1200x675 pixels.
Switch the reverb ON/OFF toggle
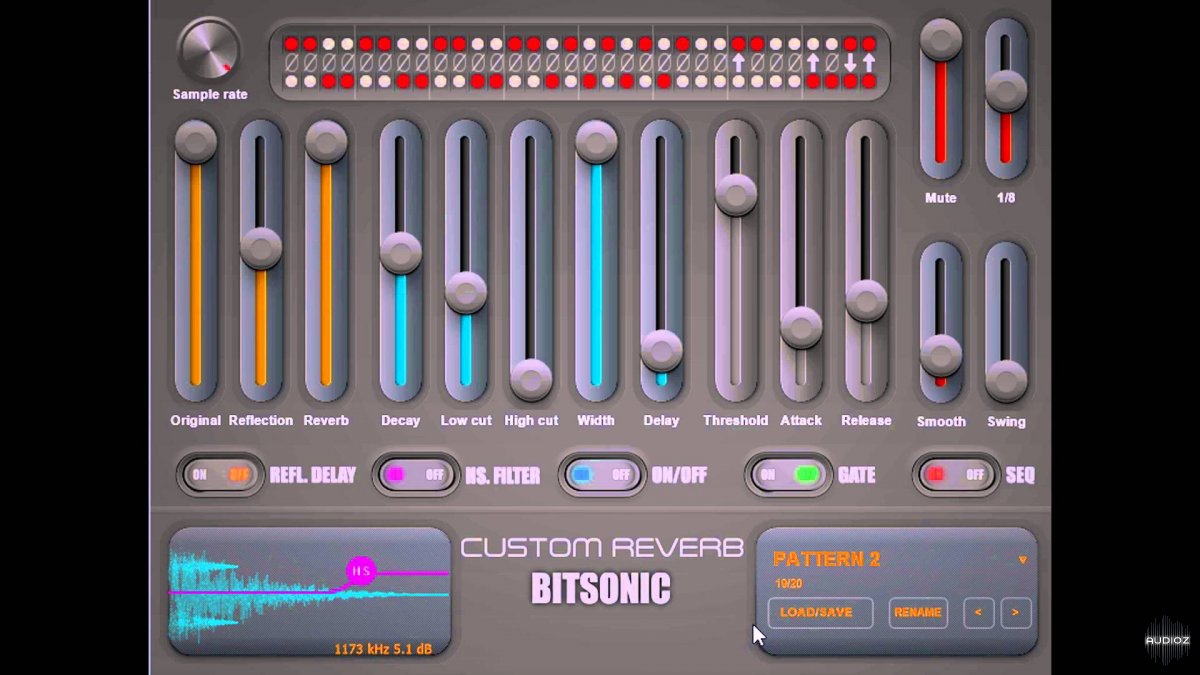coord(602,475)
